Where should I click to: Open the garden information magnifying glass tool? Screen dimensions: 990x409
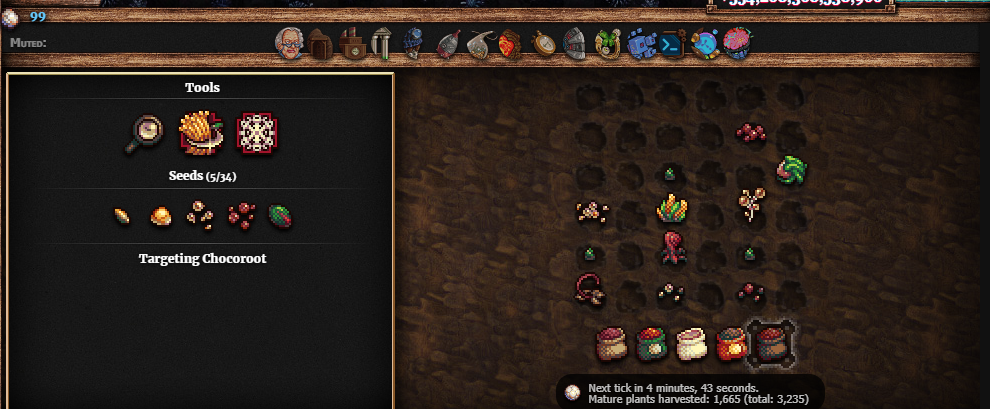click(x=145, y=133)
